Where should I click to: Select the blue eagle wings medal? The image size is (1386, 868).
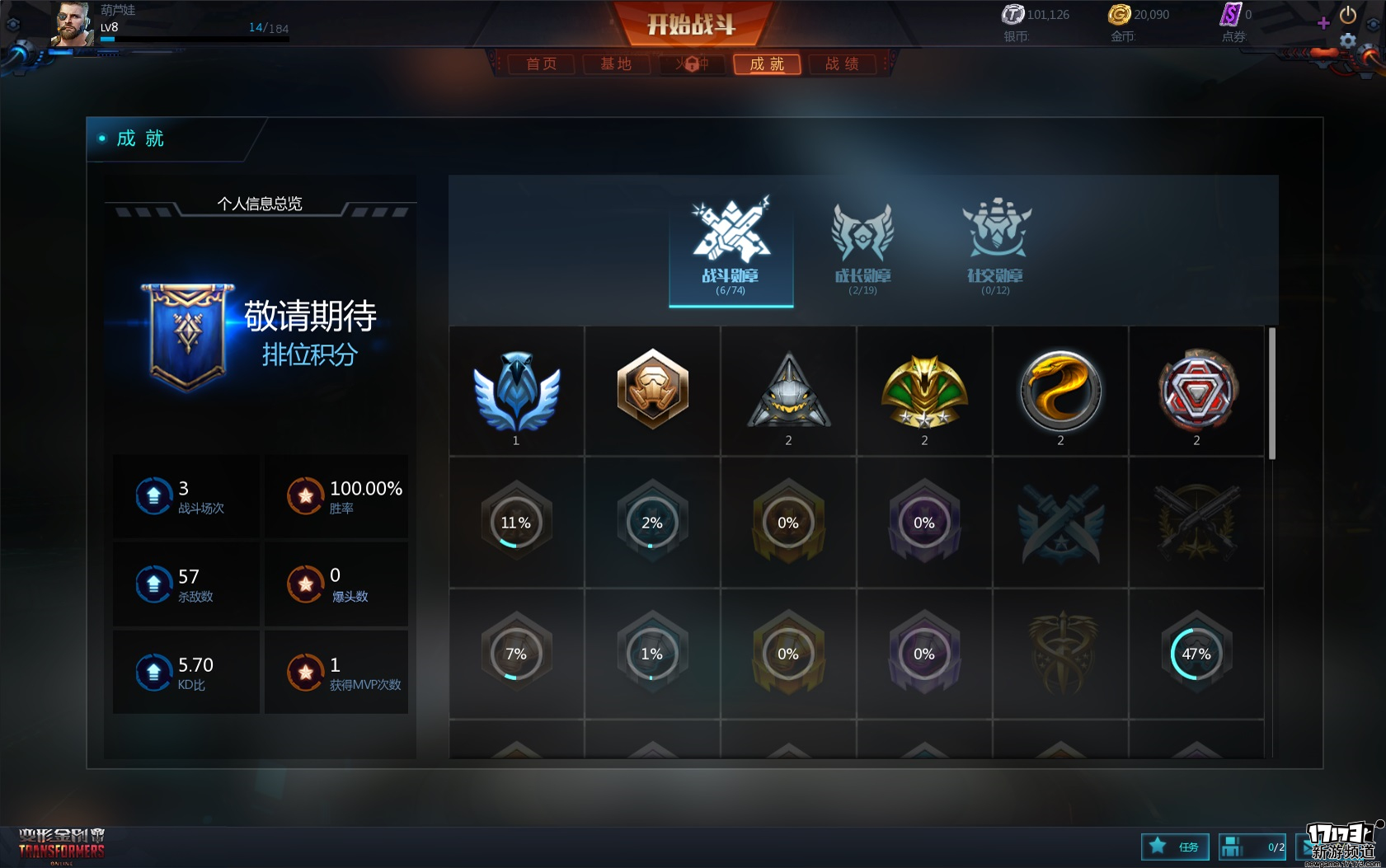click(516, 392)
